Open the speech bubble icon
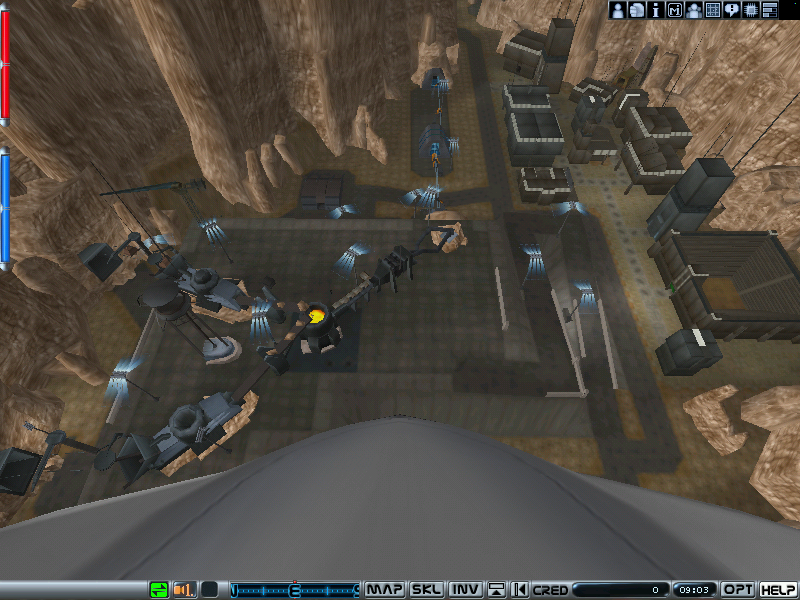 tap(732, 10)
